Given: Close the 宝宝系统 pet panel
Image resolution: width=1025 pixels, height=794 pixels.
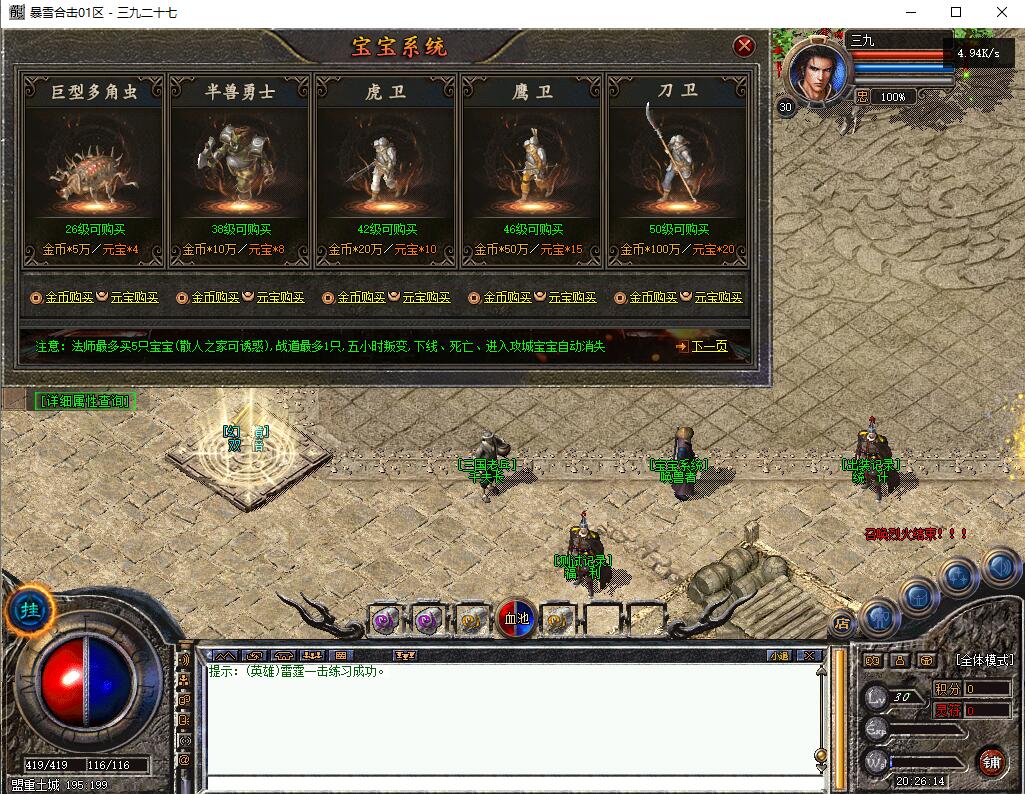Looking at the screenshot, I should 743,46.
